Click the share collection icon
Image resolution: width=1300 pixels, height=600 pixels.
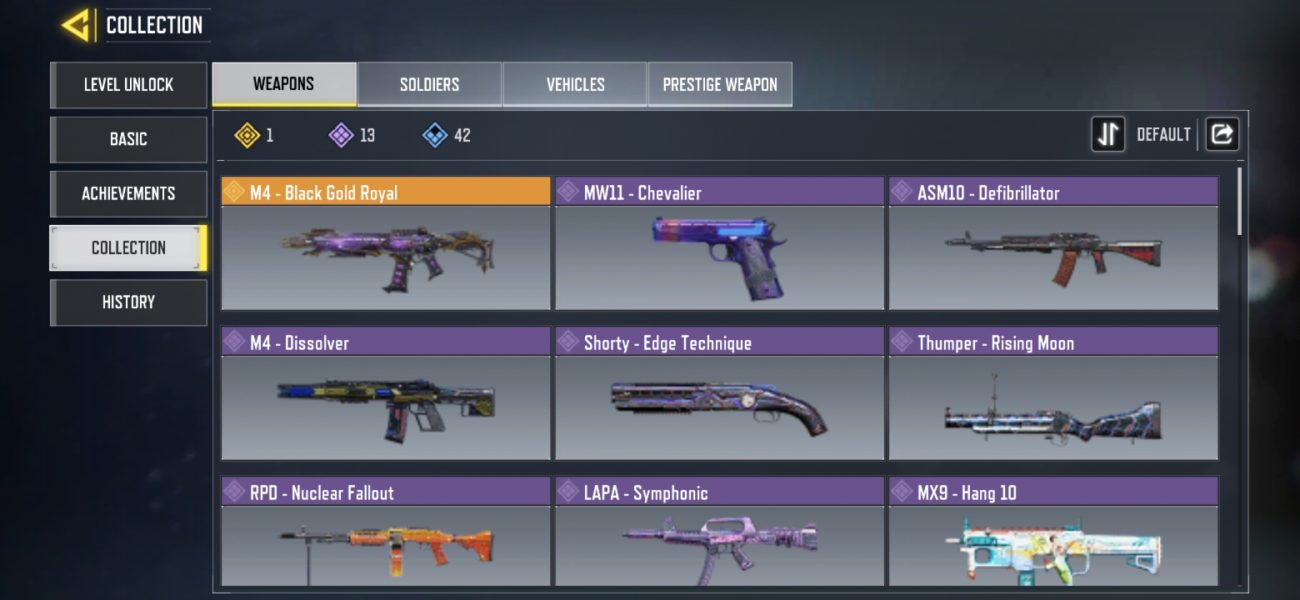(1222, 134)
